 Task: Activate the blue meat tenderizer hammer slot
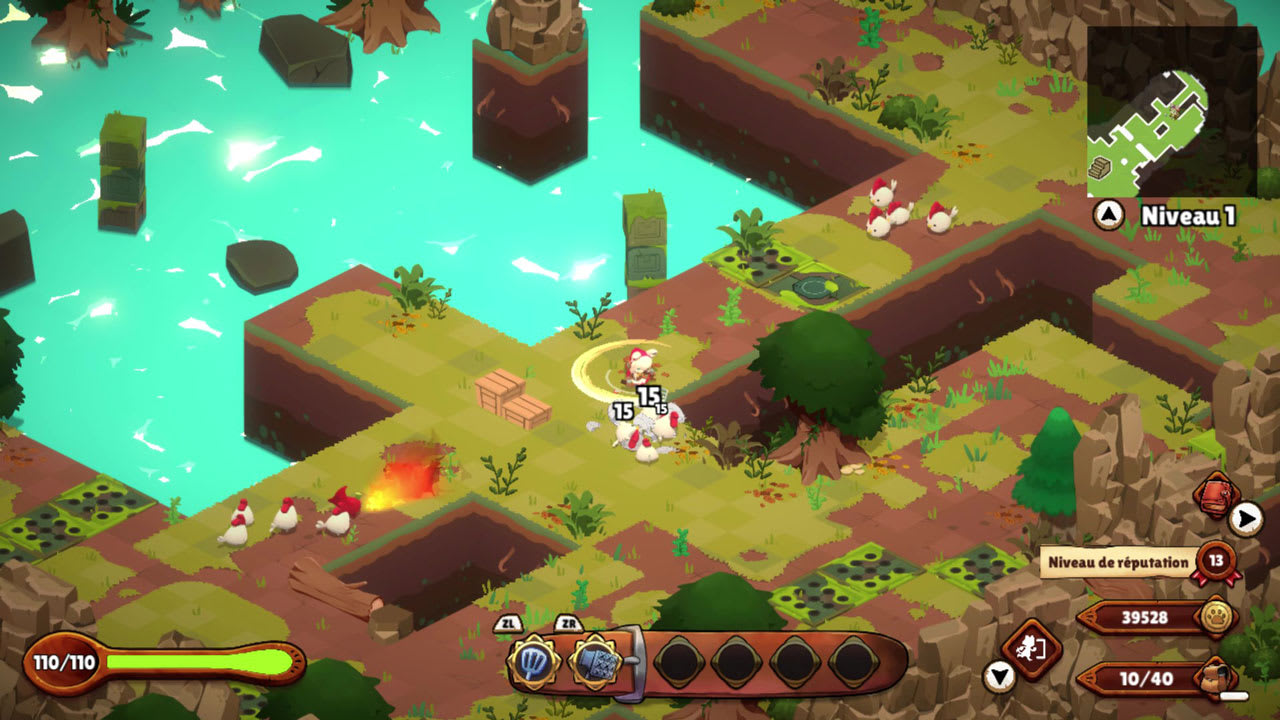(x=596, y=661)
